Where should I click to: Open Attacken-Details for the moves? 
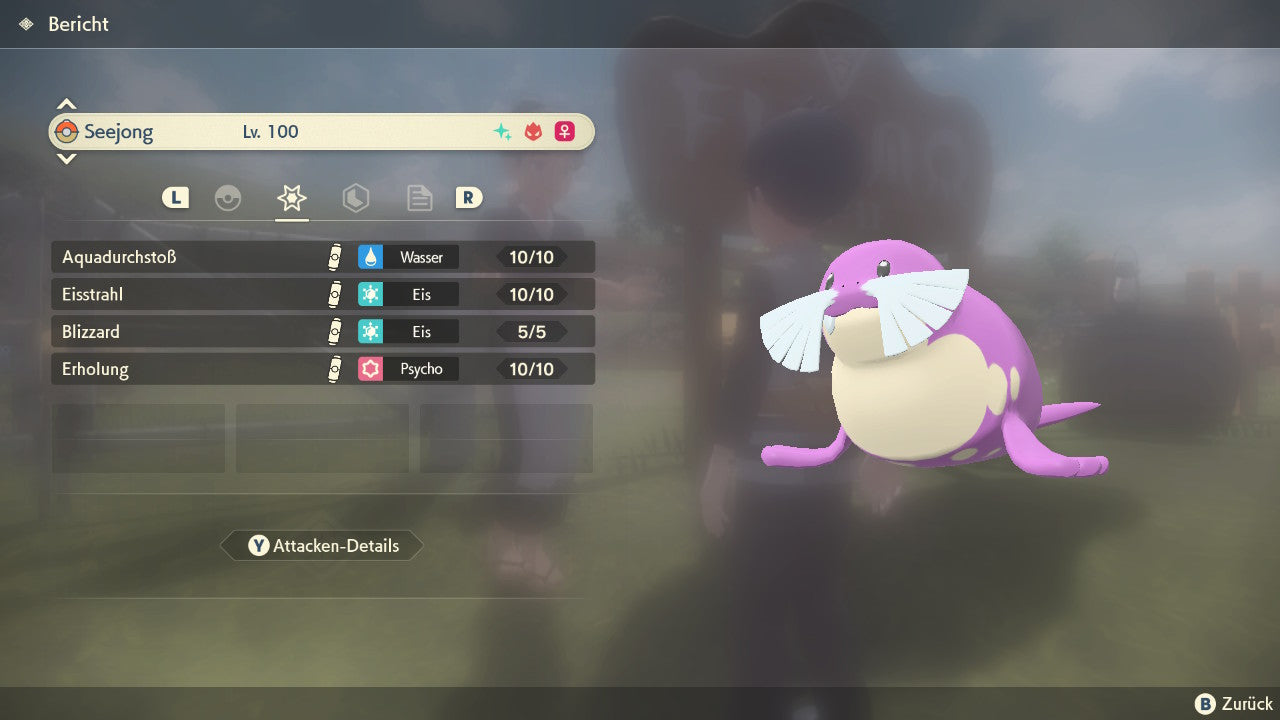point(322,546)
